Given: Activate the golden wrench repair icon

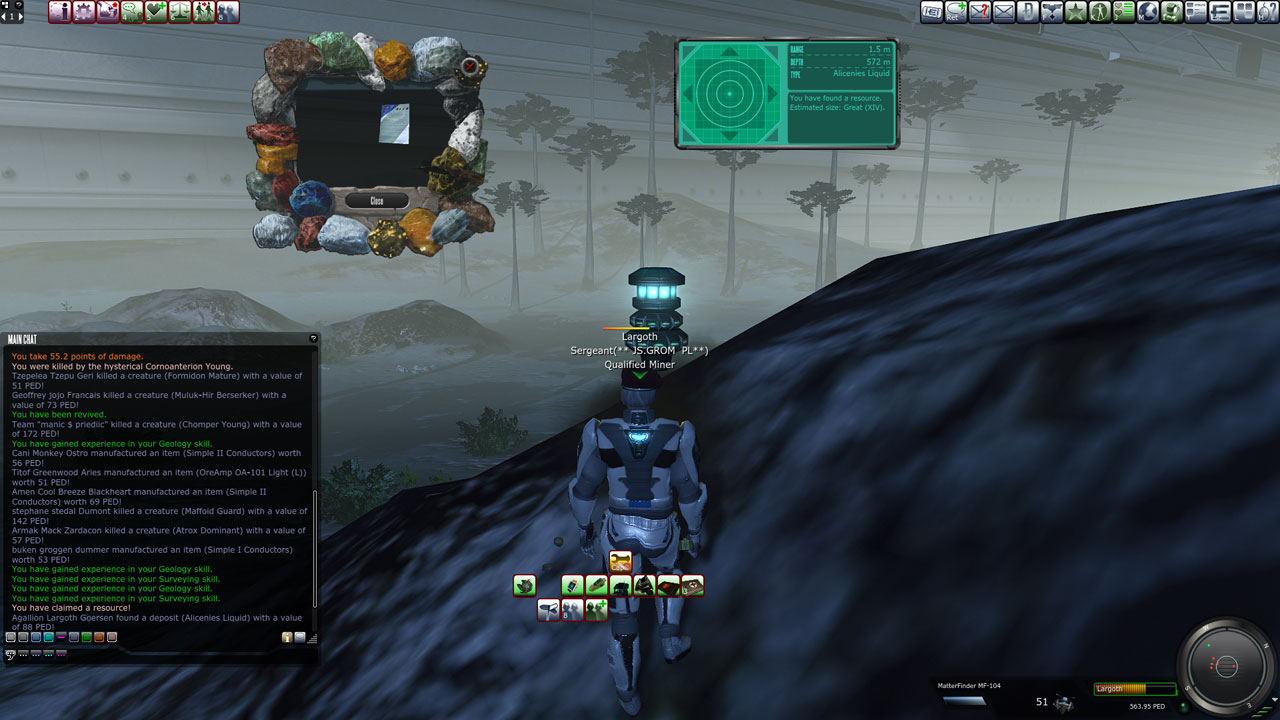Looking at the screenshot, I should click(620, 562).
